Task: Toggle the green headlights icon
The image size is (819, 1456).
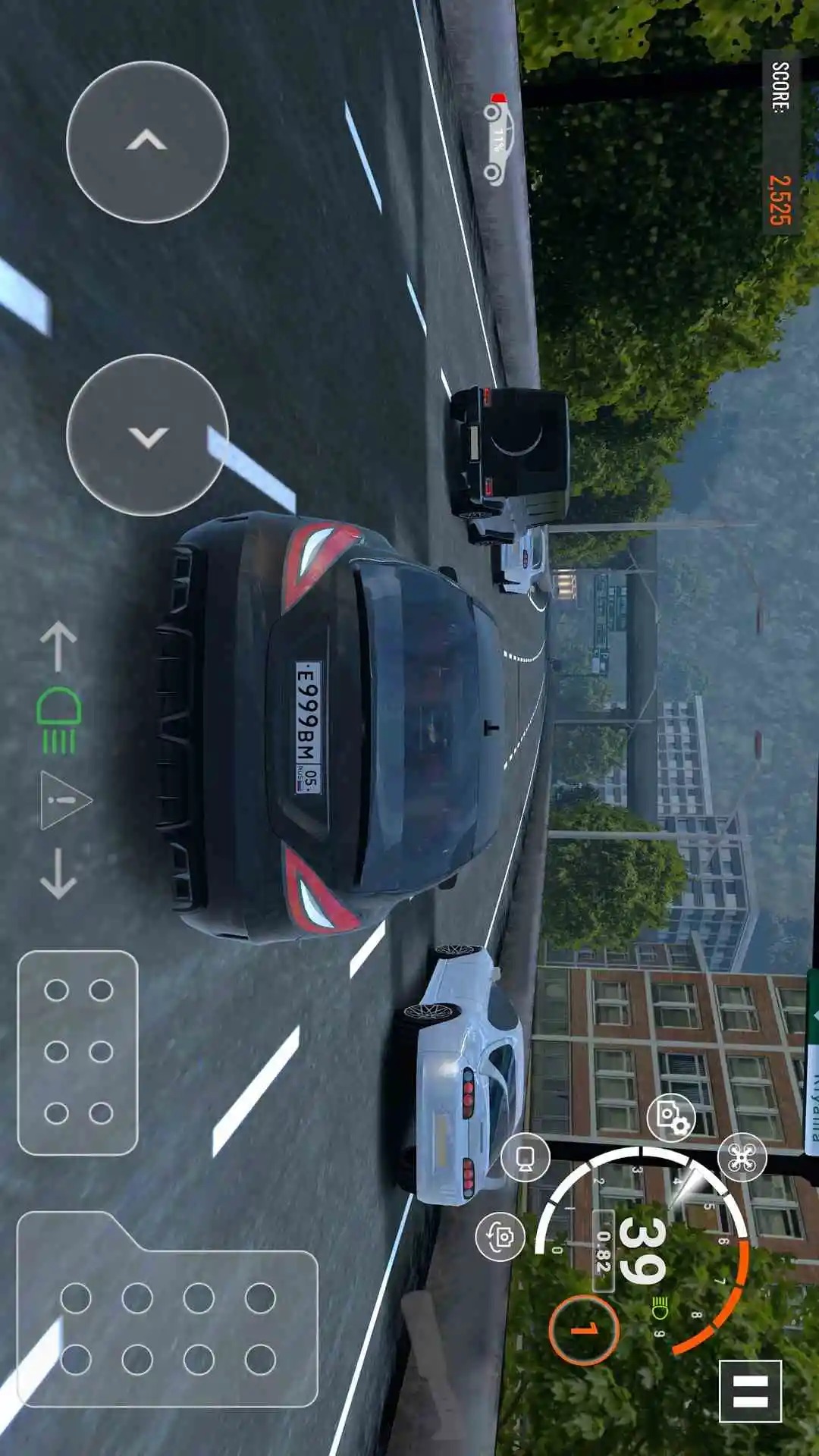Action: coord(59,720)
